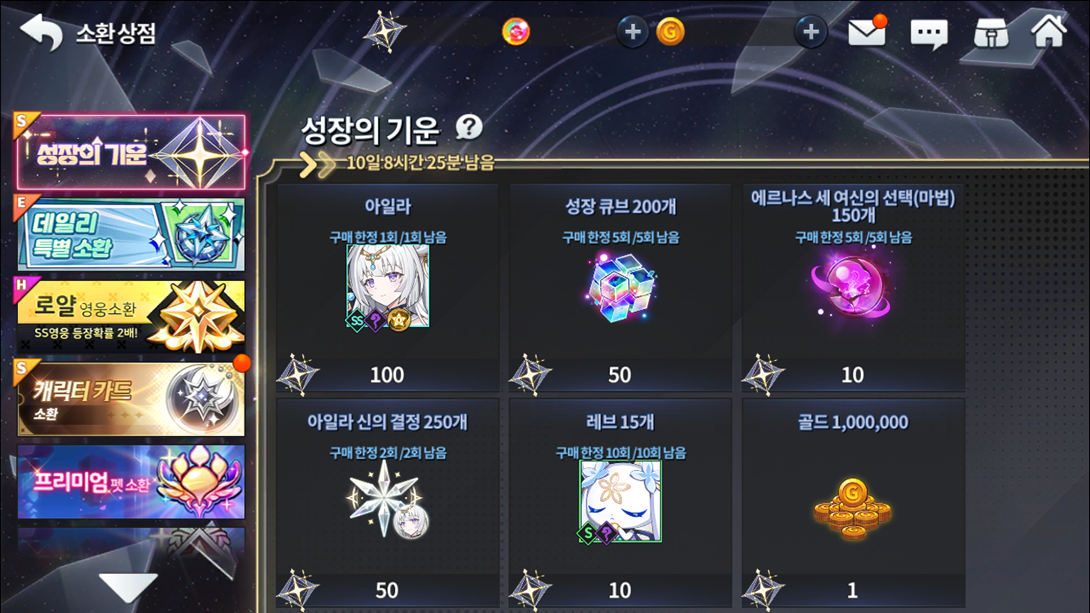The width and height of the screenshot is (1090, 613).
Task: Open the 로얄 영웅소환 banner
Action: point(130,316)
